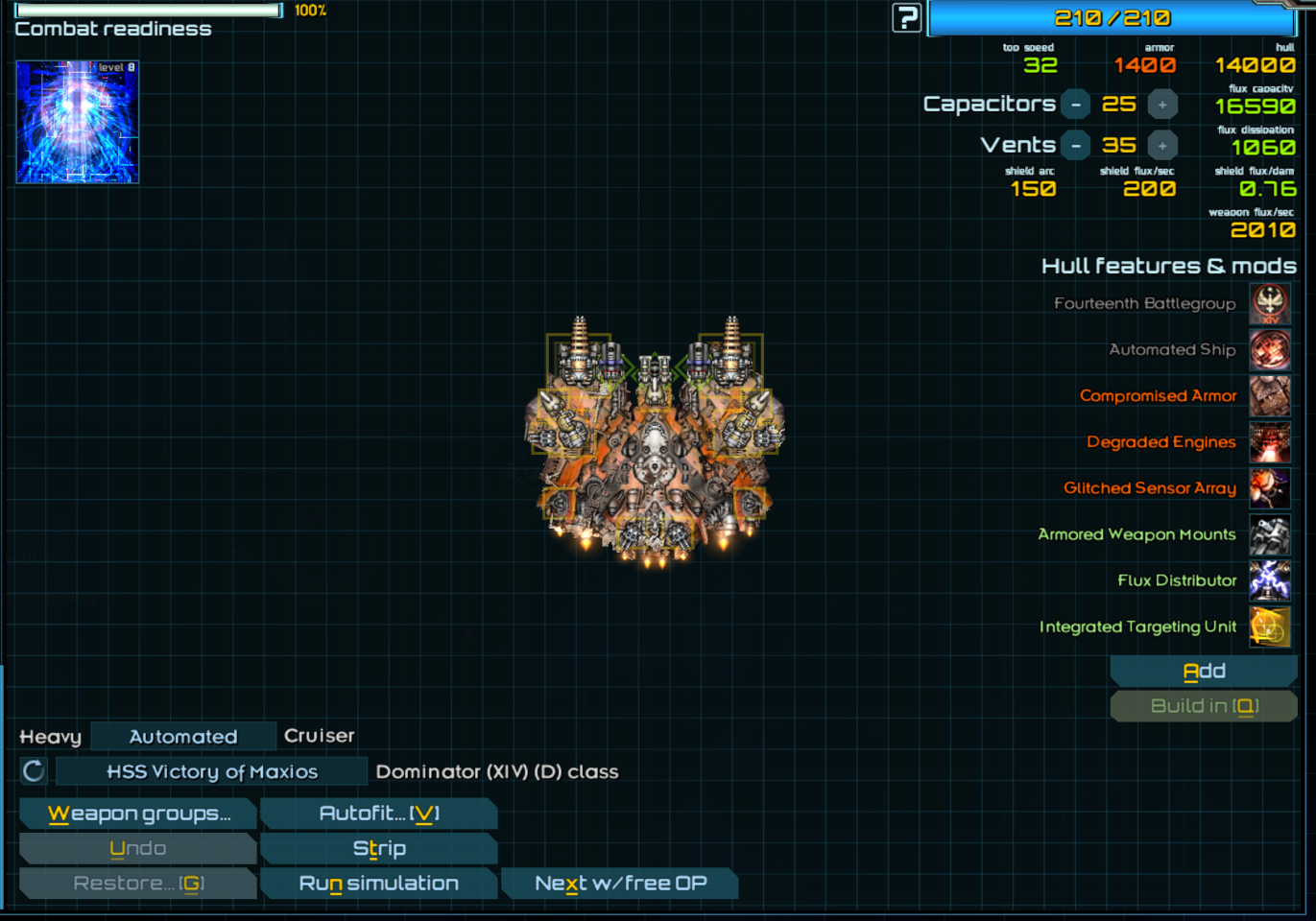Open the Autofit options
1316x921 pixels.
(378, 814)
